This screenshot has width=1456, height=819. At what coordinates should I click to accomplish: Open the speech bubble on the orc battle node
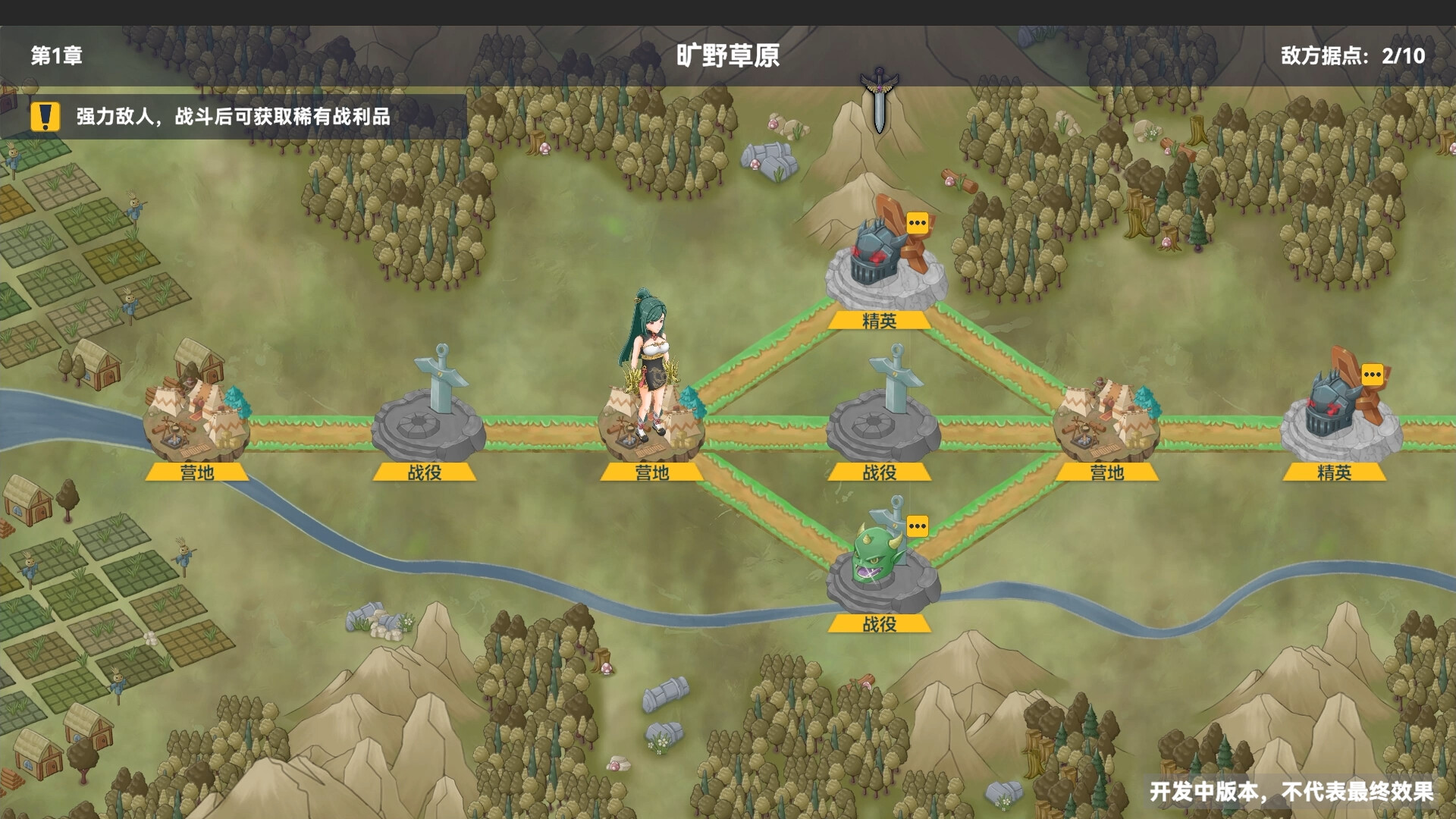click(918, 526)
